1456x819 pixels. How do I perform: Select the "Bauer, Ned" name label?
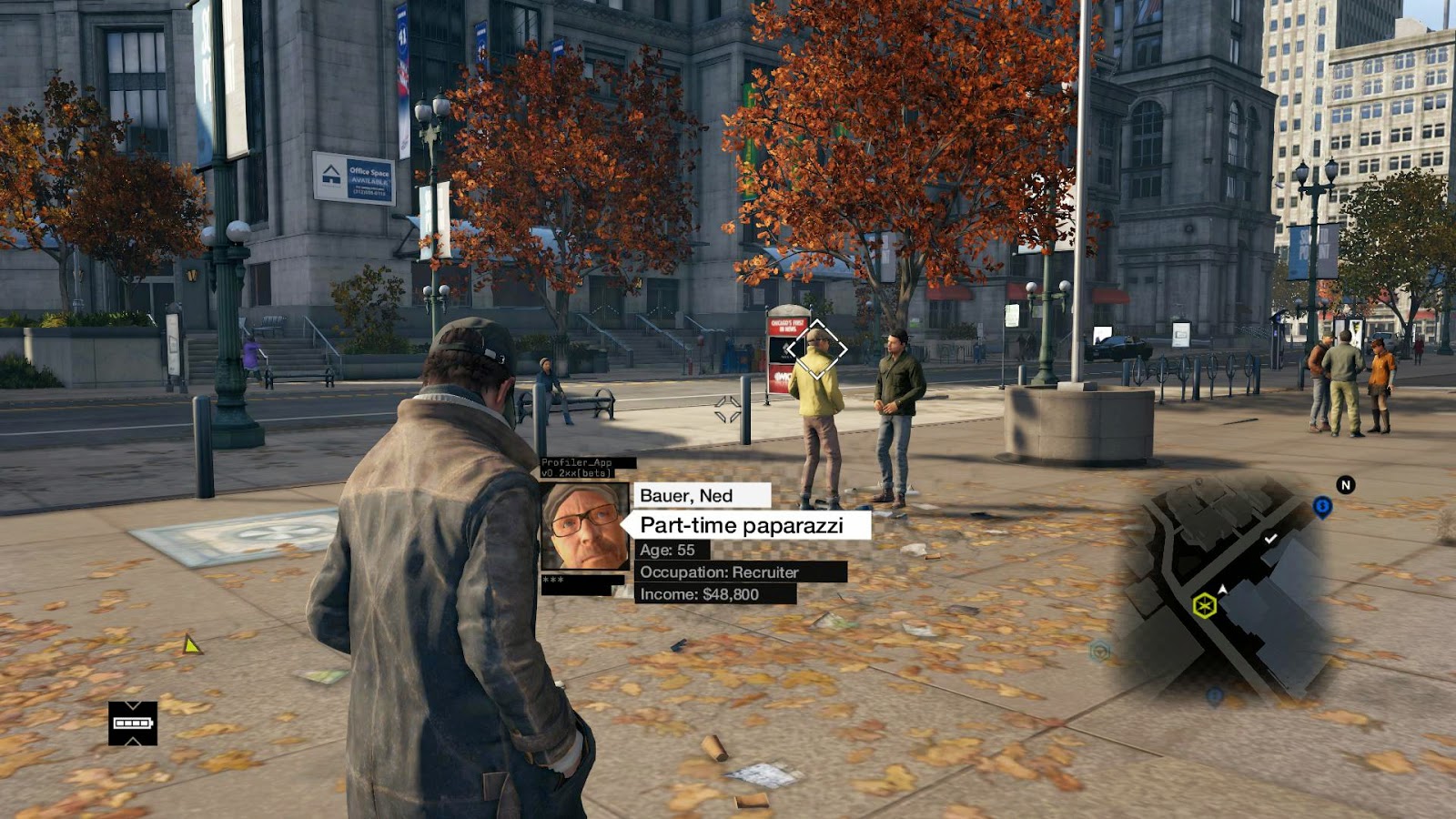point(701,495)
